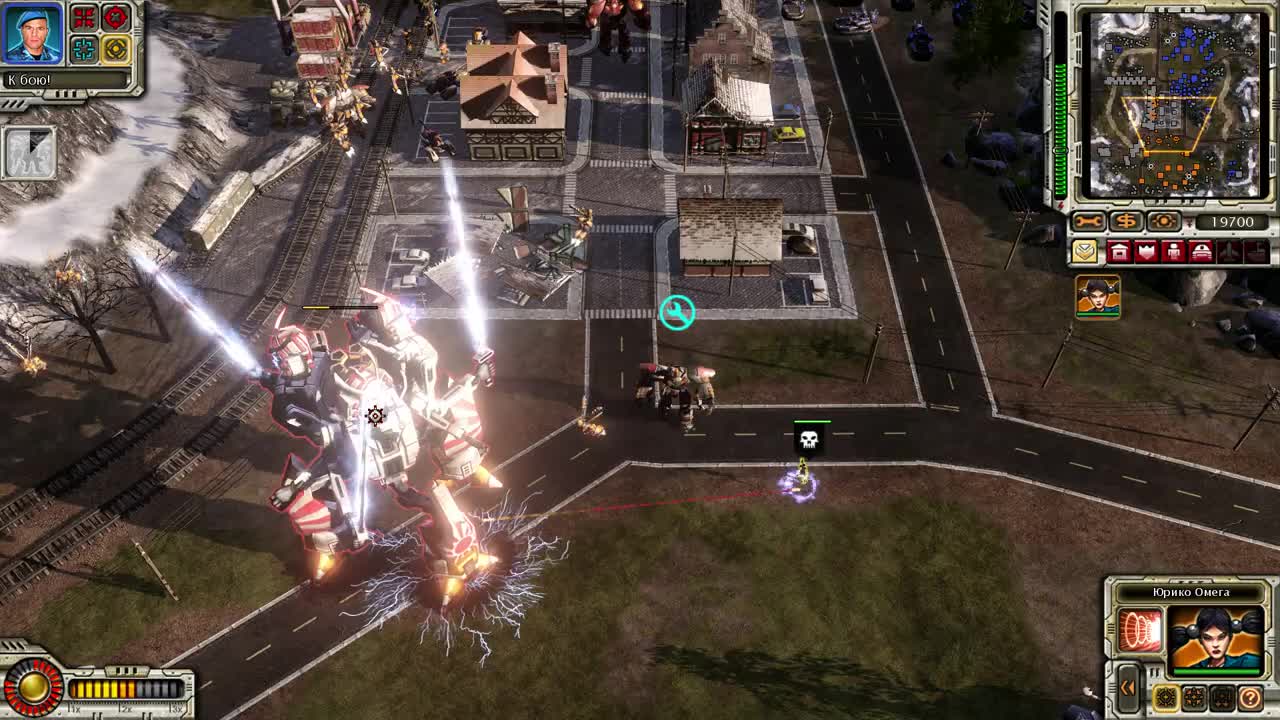The width and height of the screenshot is (1280, 720).
Task: Open the aircraft production tab
Action: click(x=1229, y=250)
